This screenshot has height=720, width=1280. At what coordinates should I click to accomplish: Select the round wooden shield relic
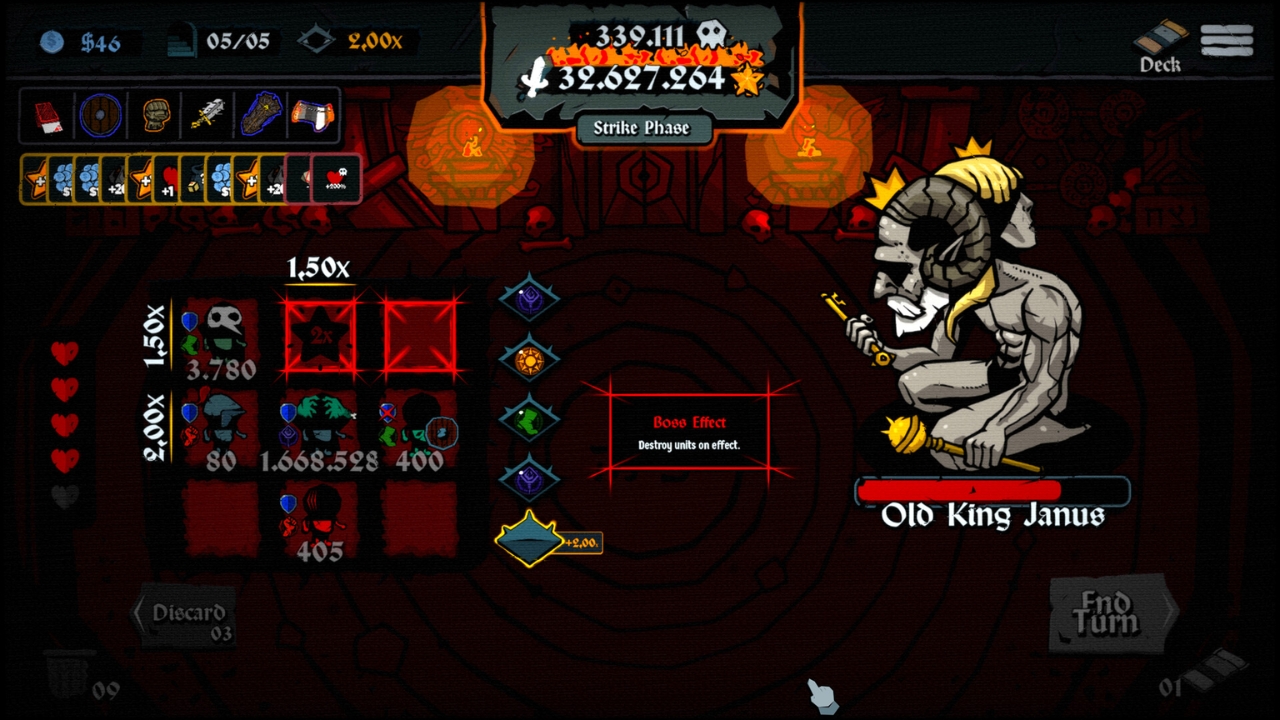tap(100, 115)
